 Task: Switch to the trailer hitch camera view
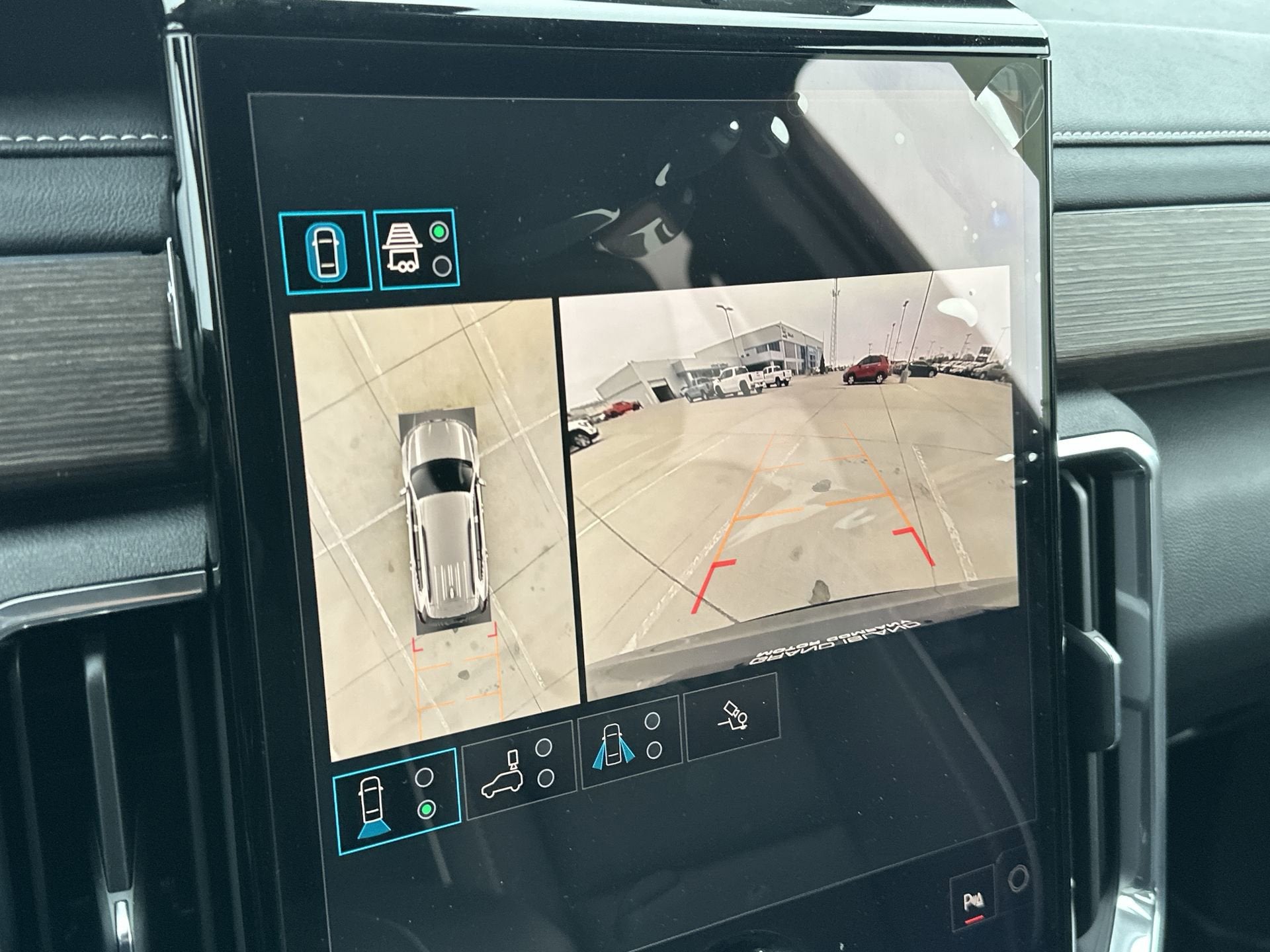click(416, 249)
